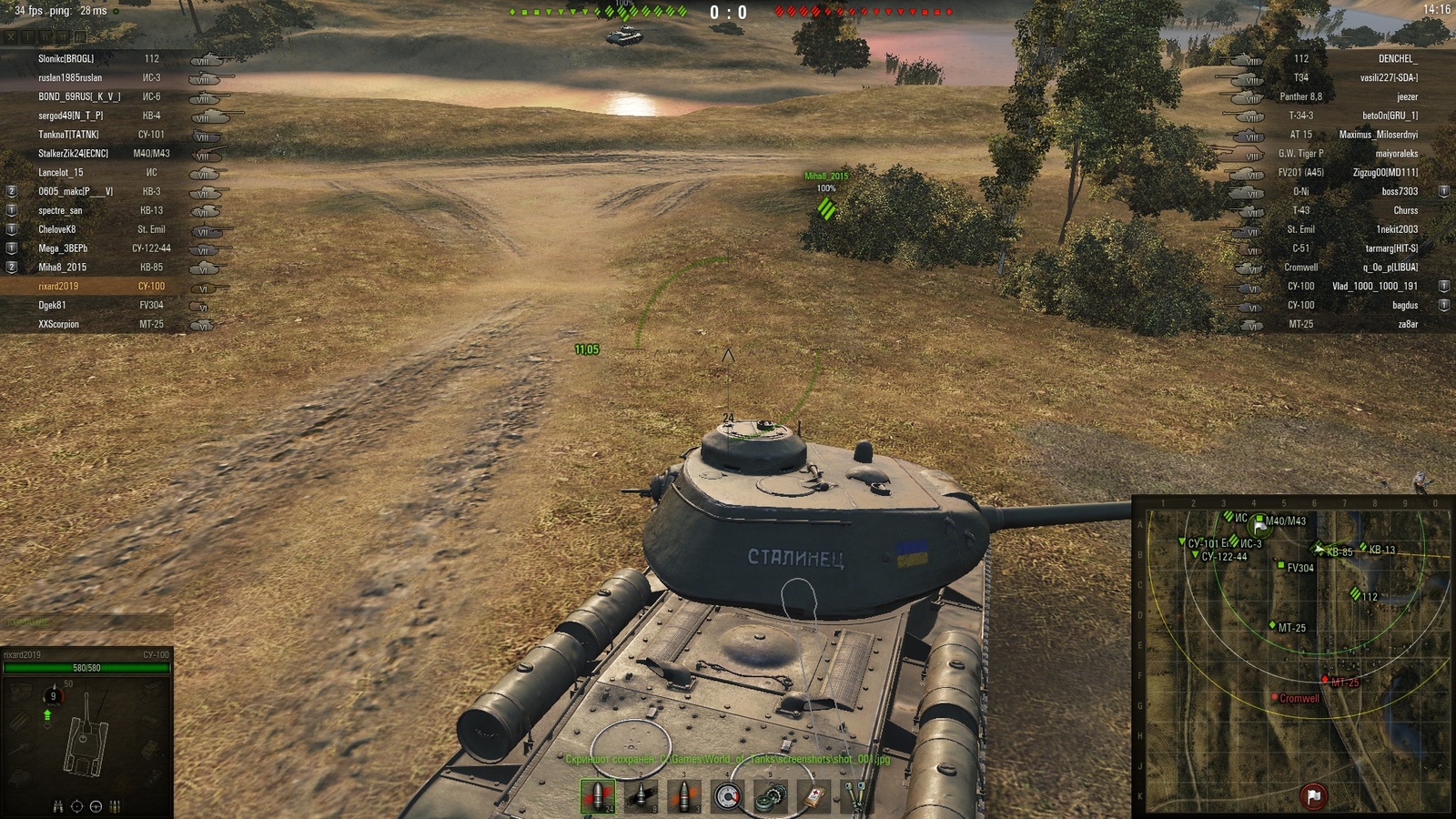Click the enemy base red flag on minimap

pyautogui.click(x=1313, y=796)
